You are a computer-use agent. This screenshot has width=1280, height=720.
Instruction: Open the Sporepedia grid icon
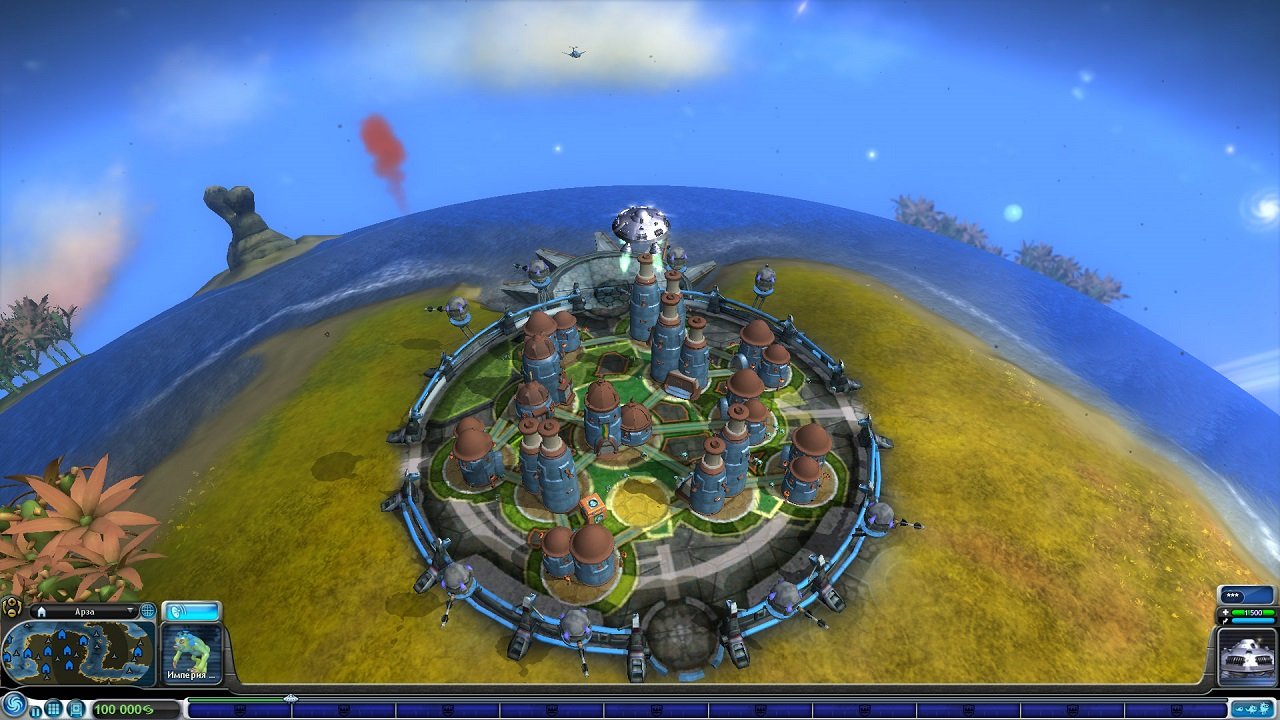tap(53, 708)
